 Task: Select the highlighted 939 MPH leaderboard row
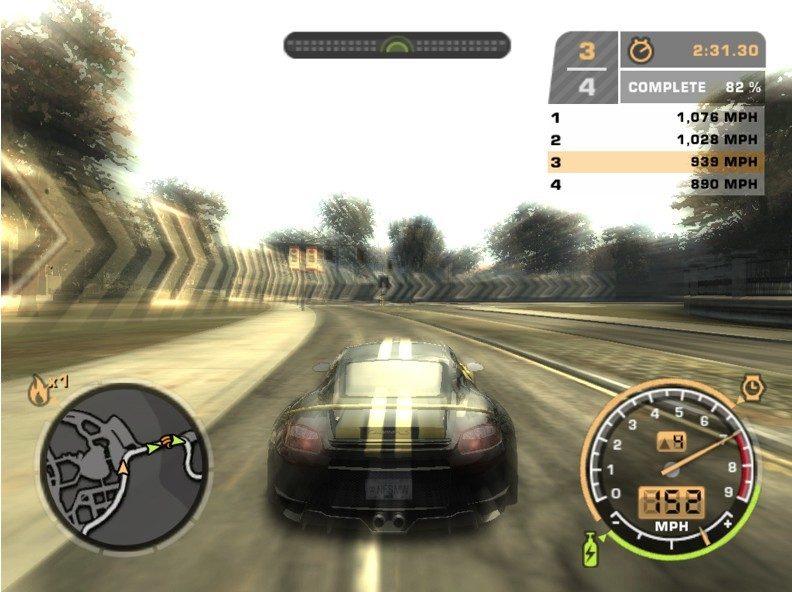click(655, 162)
